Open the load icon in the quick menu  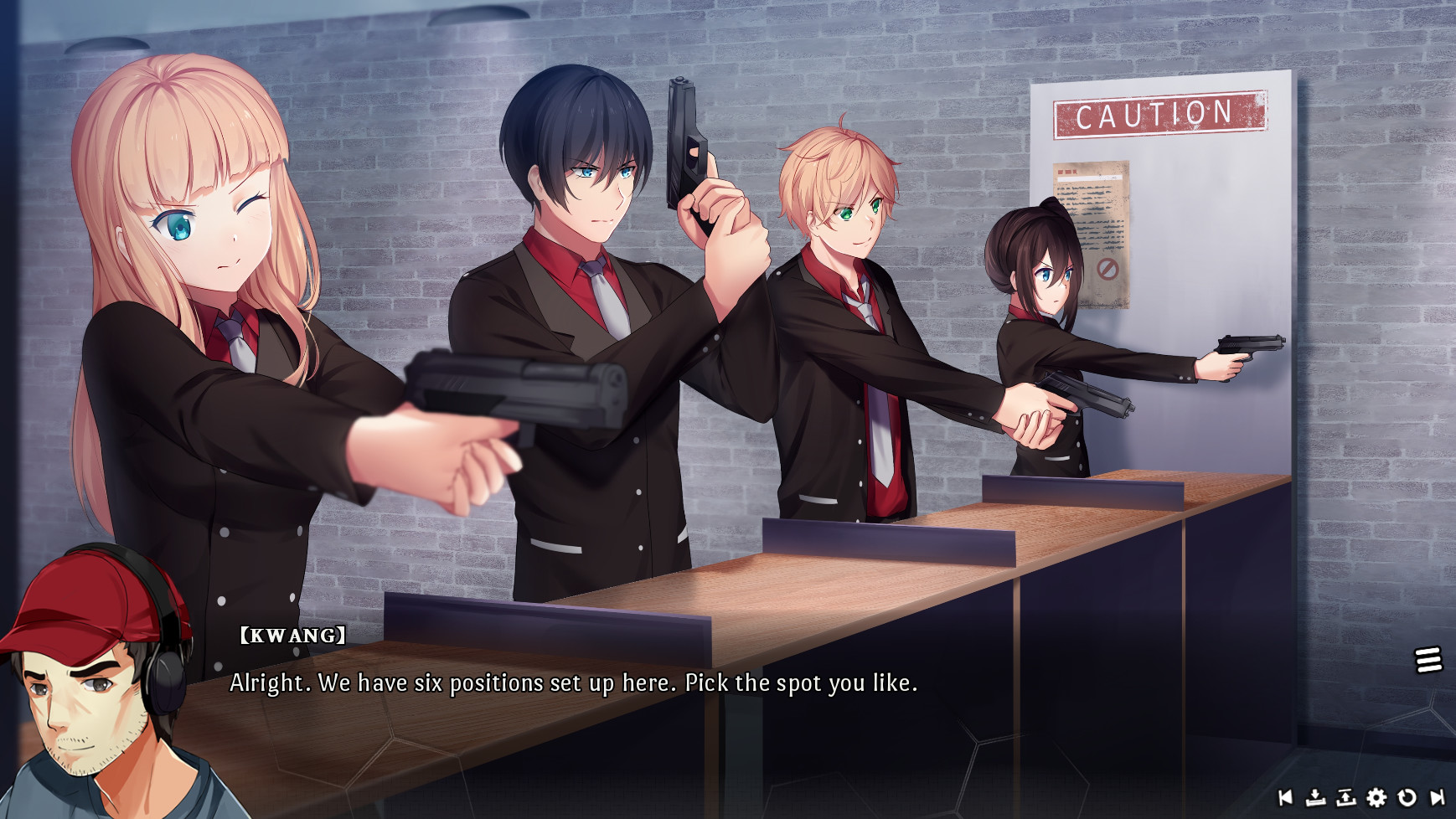pos(1345,798)
